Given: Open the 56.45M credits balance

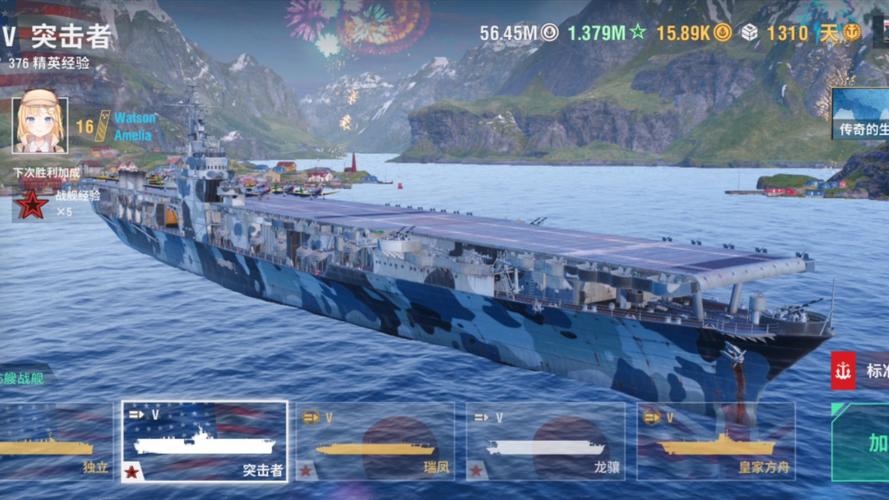Looking at the screenshot, I should point(518,32).
